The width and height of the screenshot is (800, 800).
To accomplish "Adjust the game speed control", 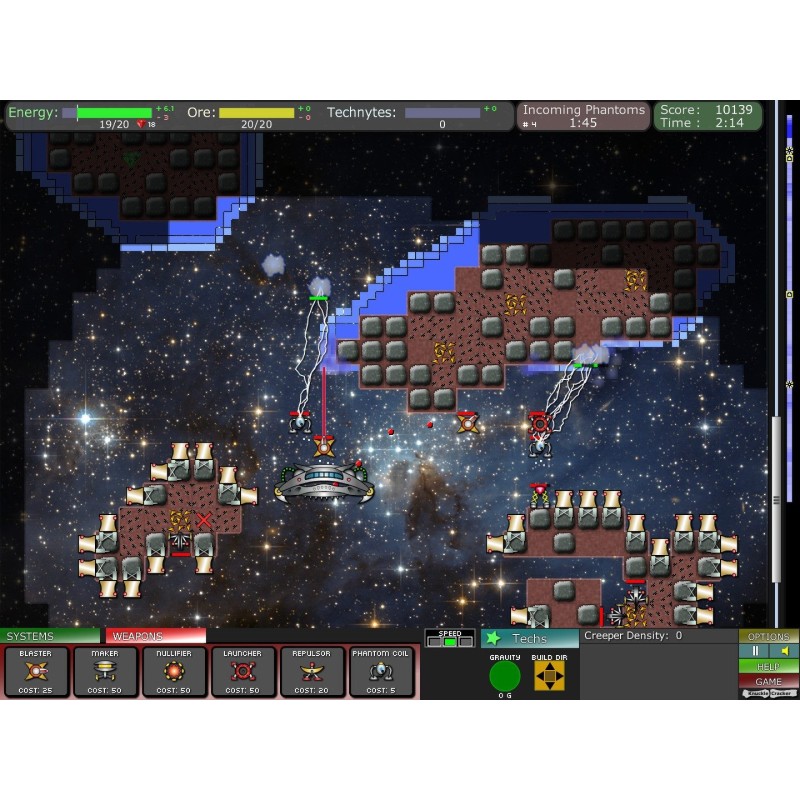I will coord(450,641).
